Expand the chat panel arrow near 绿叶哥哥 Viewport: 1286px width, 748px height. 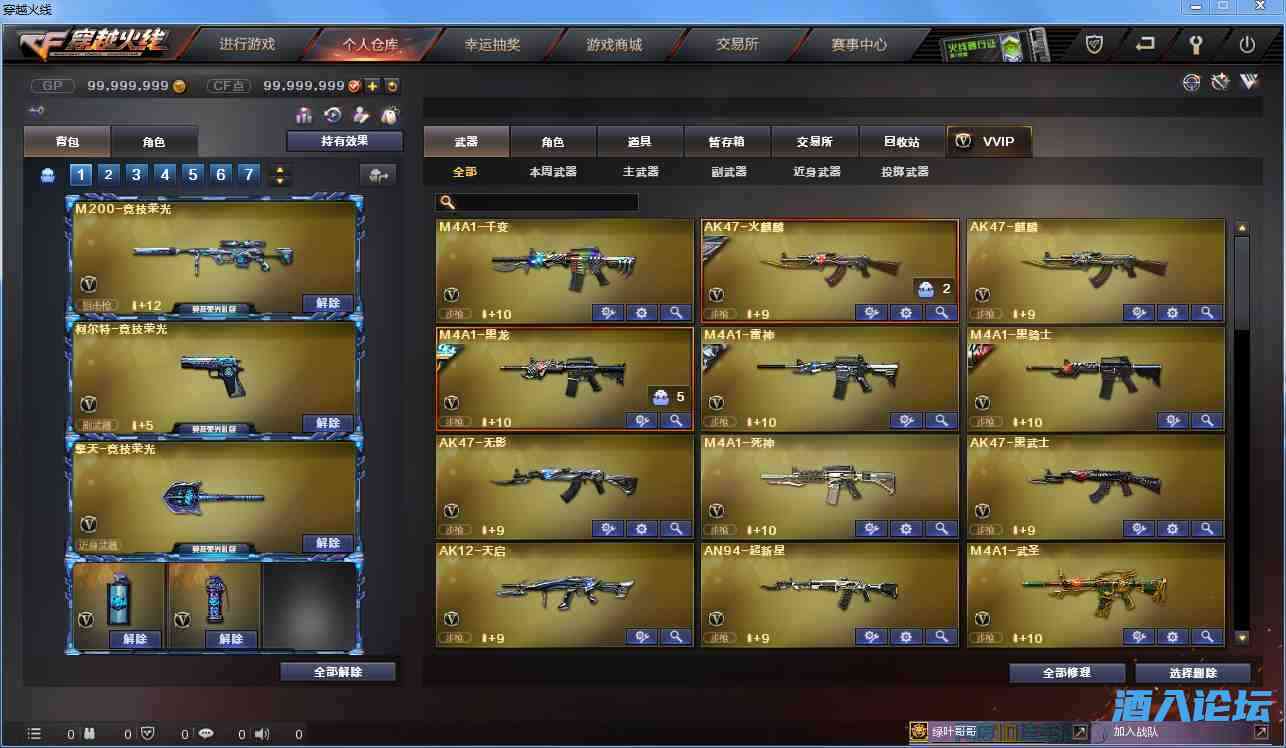point(1080,731)
